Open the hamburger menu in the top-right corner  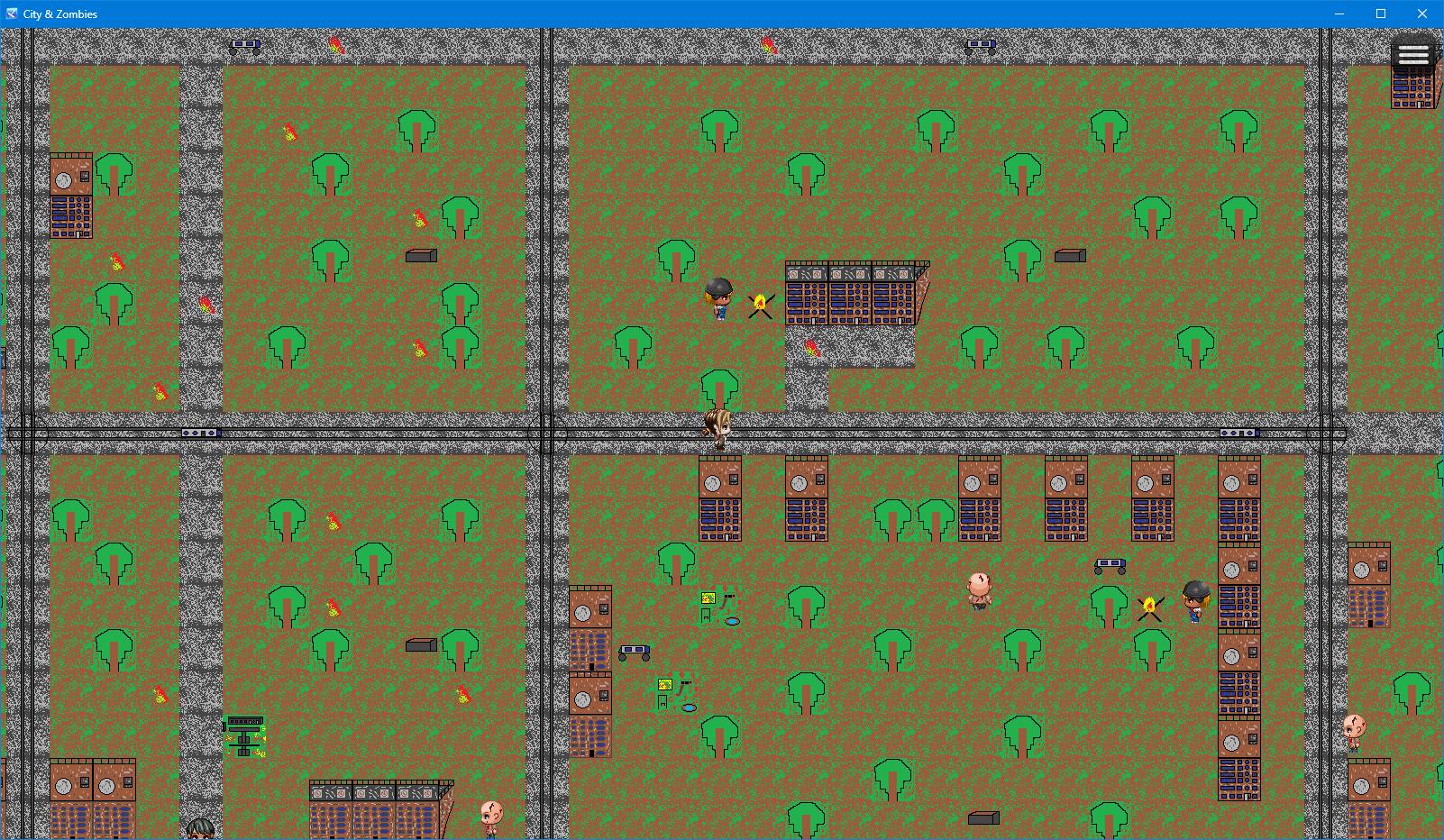1412,52
